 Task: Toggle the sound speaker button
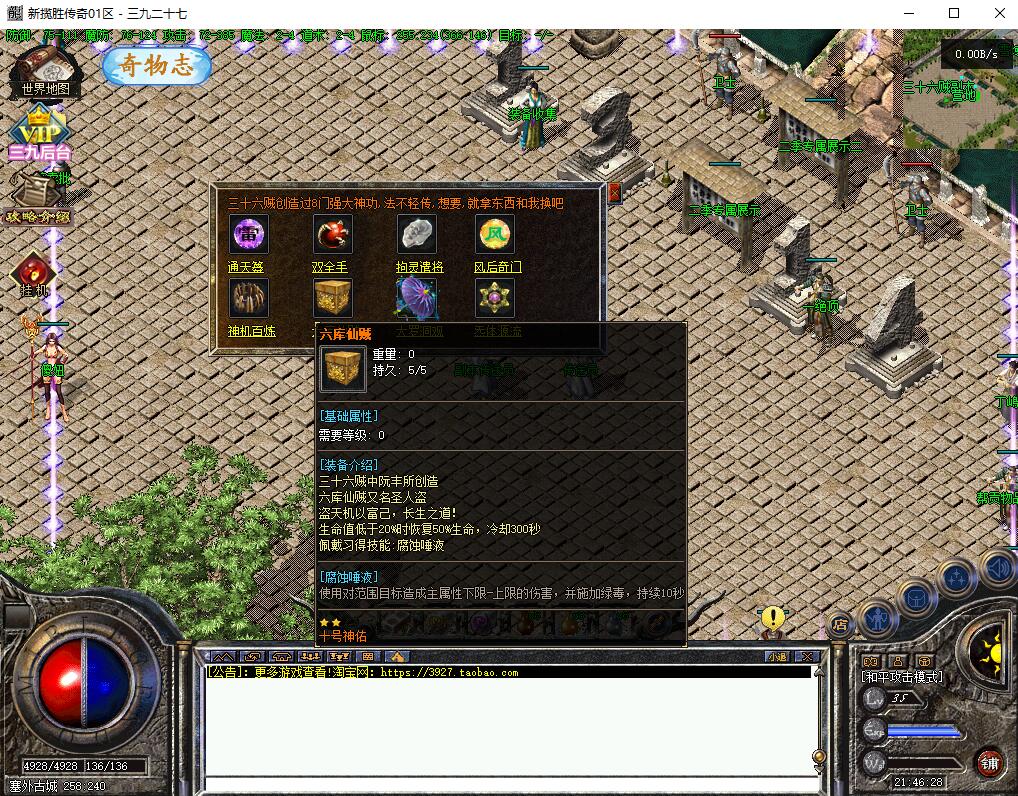click(x=996, y=568)
